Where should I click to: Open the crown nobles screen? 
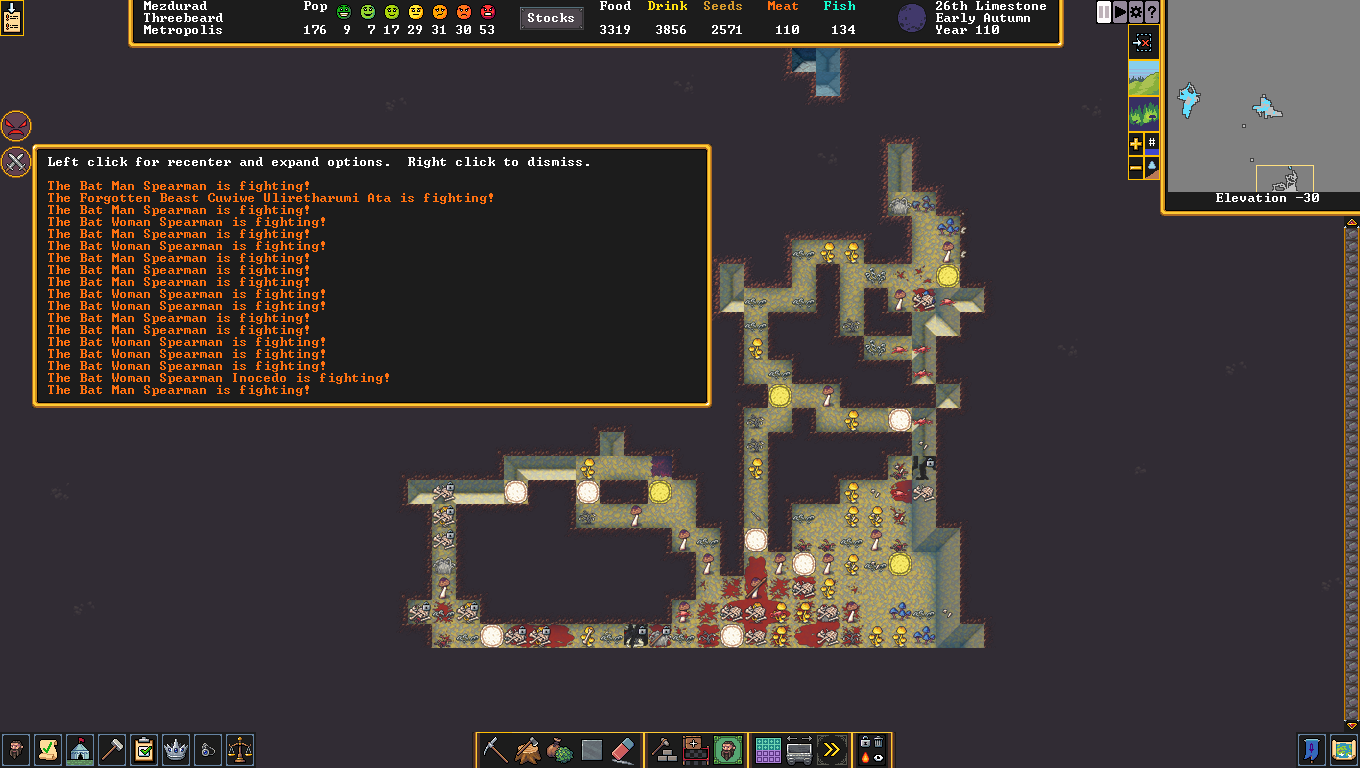pos(176,750)
